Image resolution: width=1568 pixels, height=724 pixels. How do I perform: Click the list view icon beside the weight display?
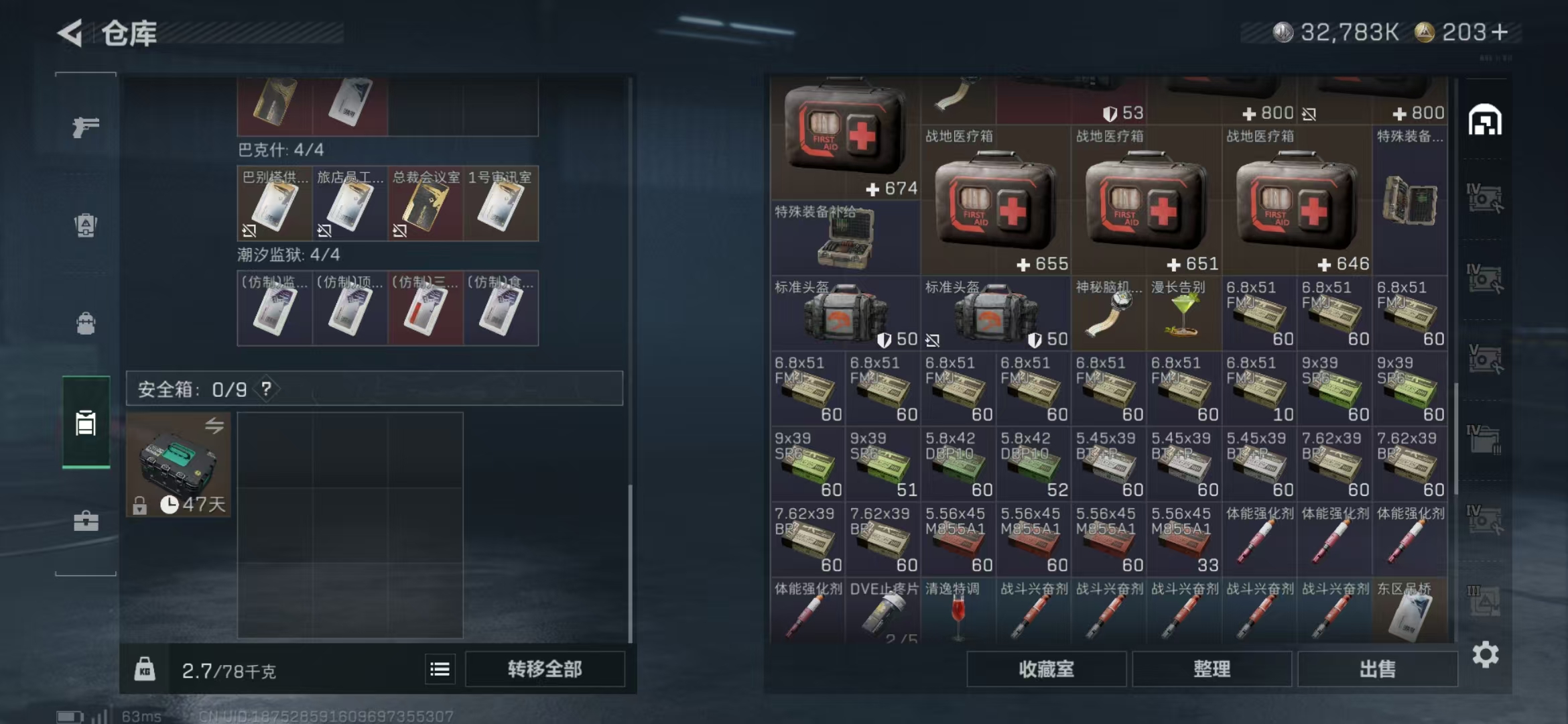point(440,668)
